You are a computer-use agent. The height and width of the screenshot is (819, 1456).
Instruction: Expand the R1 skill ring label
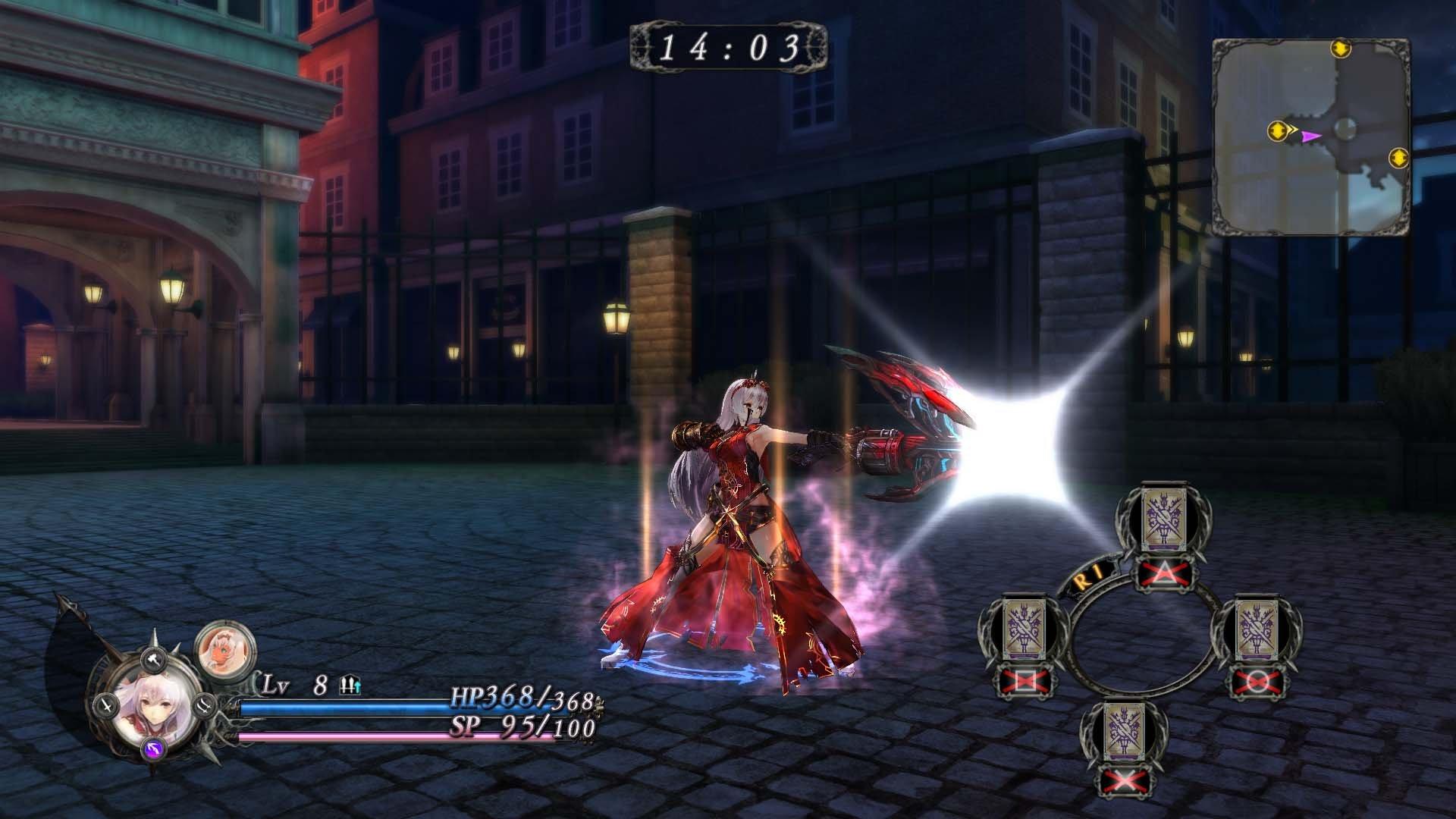point(1087,576)
